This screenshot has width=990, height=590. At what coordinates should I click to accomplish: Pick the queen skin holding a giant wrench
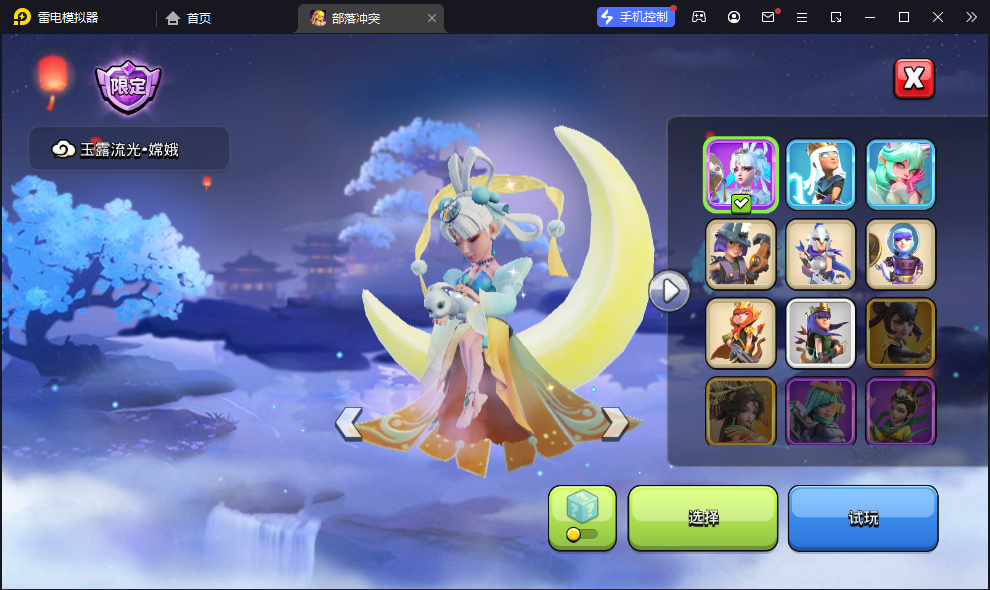[x=741, y=254]
